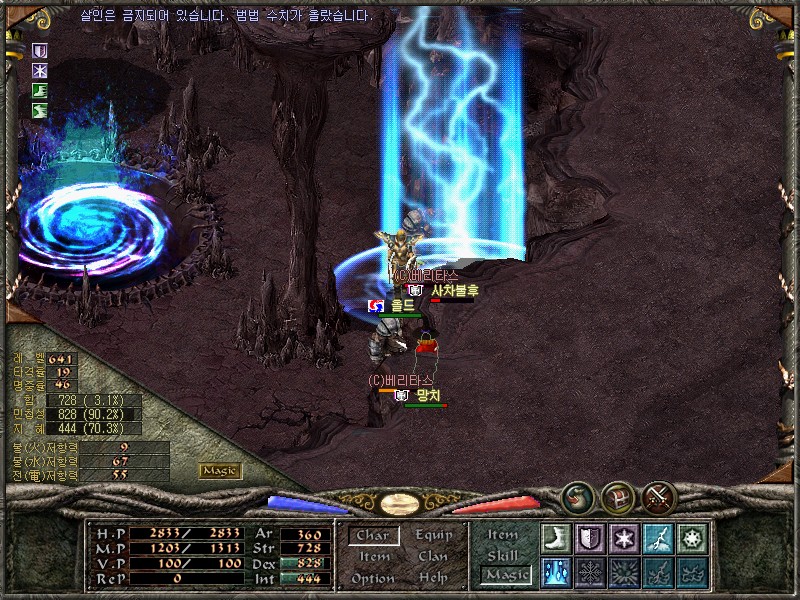The image size is (800, 600).
Task: Select the large snowflake spell slot
Action: click(591, 572)
